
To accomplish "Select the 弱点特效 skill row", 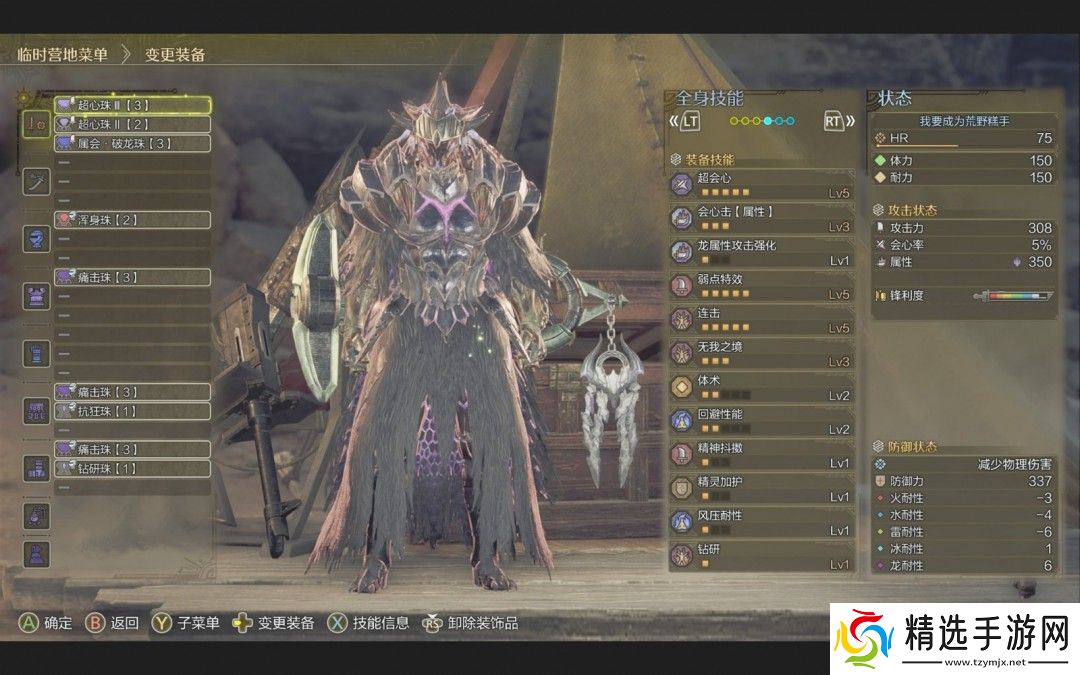I will tap(762, 285).
